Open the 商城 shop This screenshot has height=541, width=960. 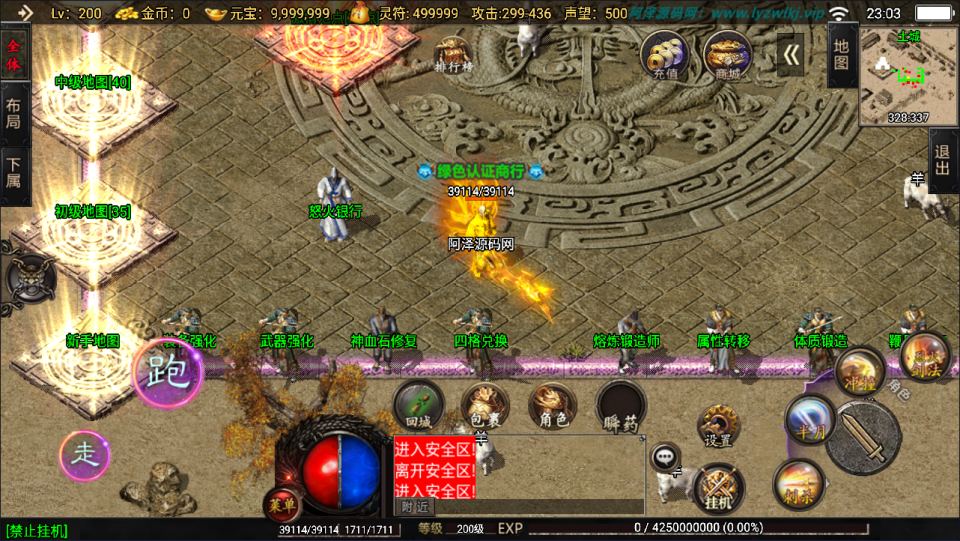727,55
